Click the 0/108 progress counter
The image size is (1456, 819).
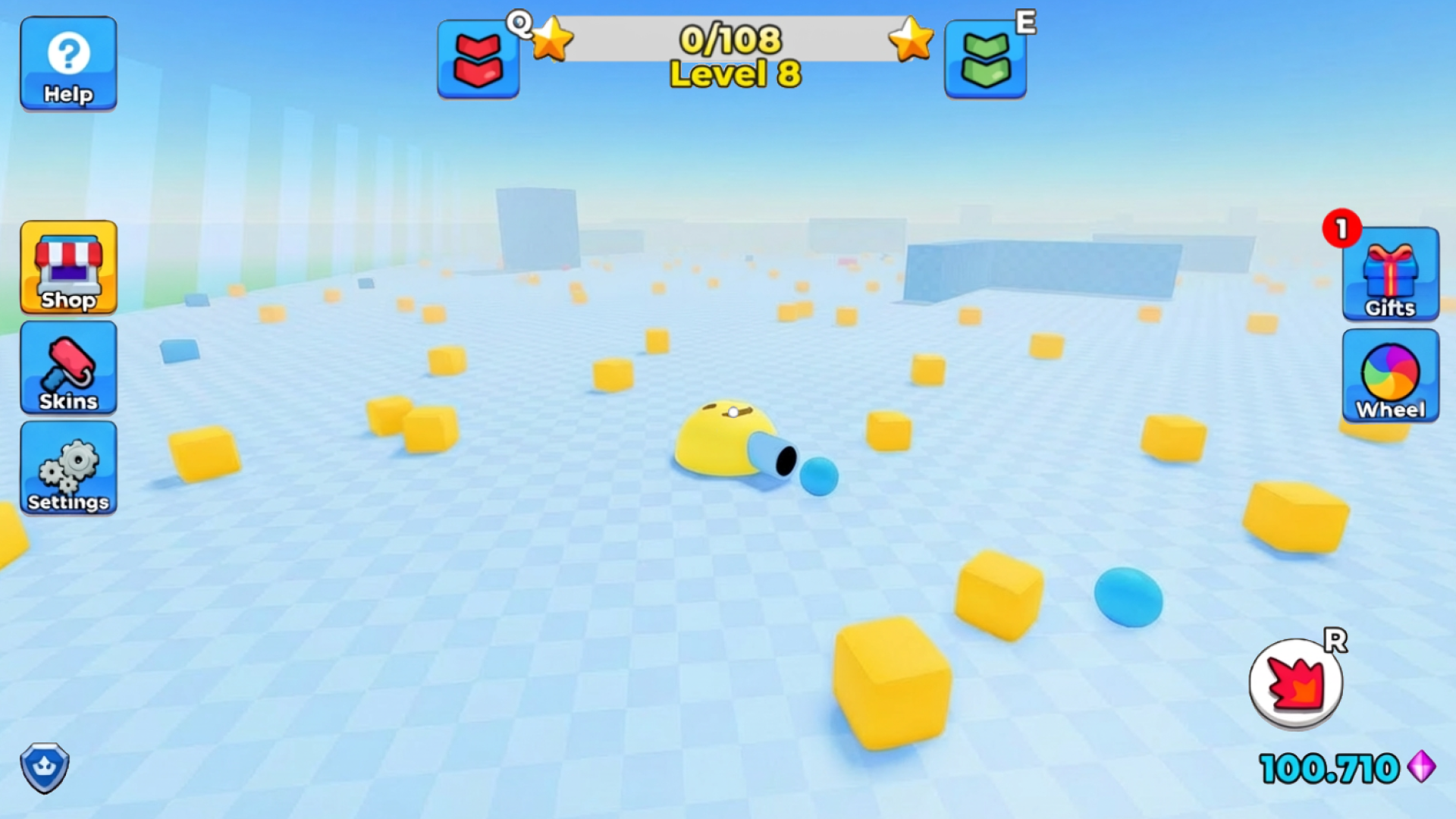coord(730,36)
